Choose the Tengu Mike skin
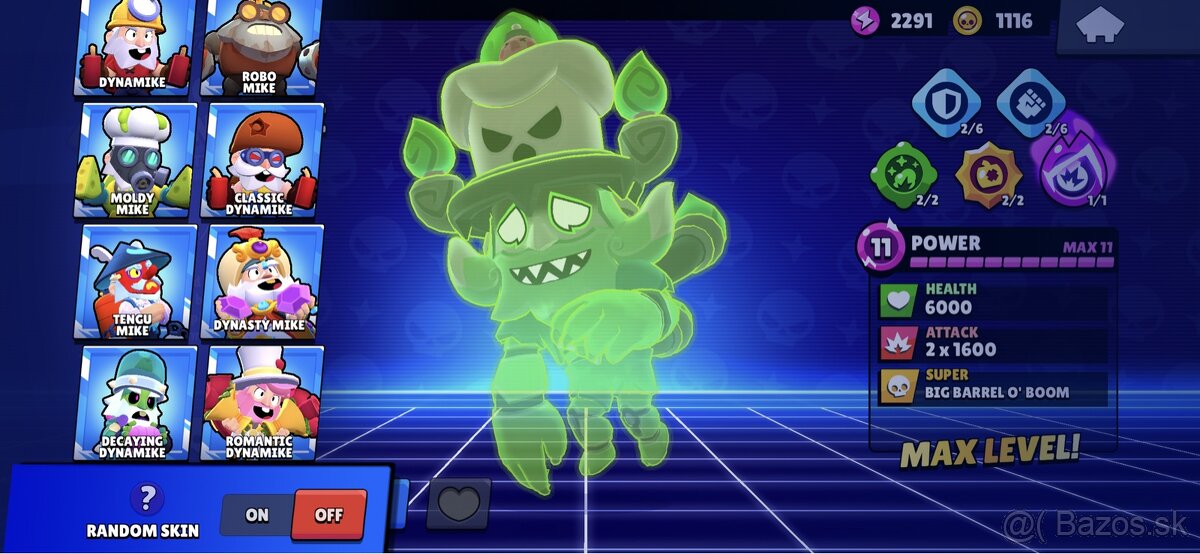 click(x=135, y=282)
